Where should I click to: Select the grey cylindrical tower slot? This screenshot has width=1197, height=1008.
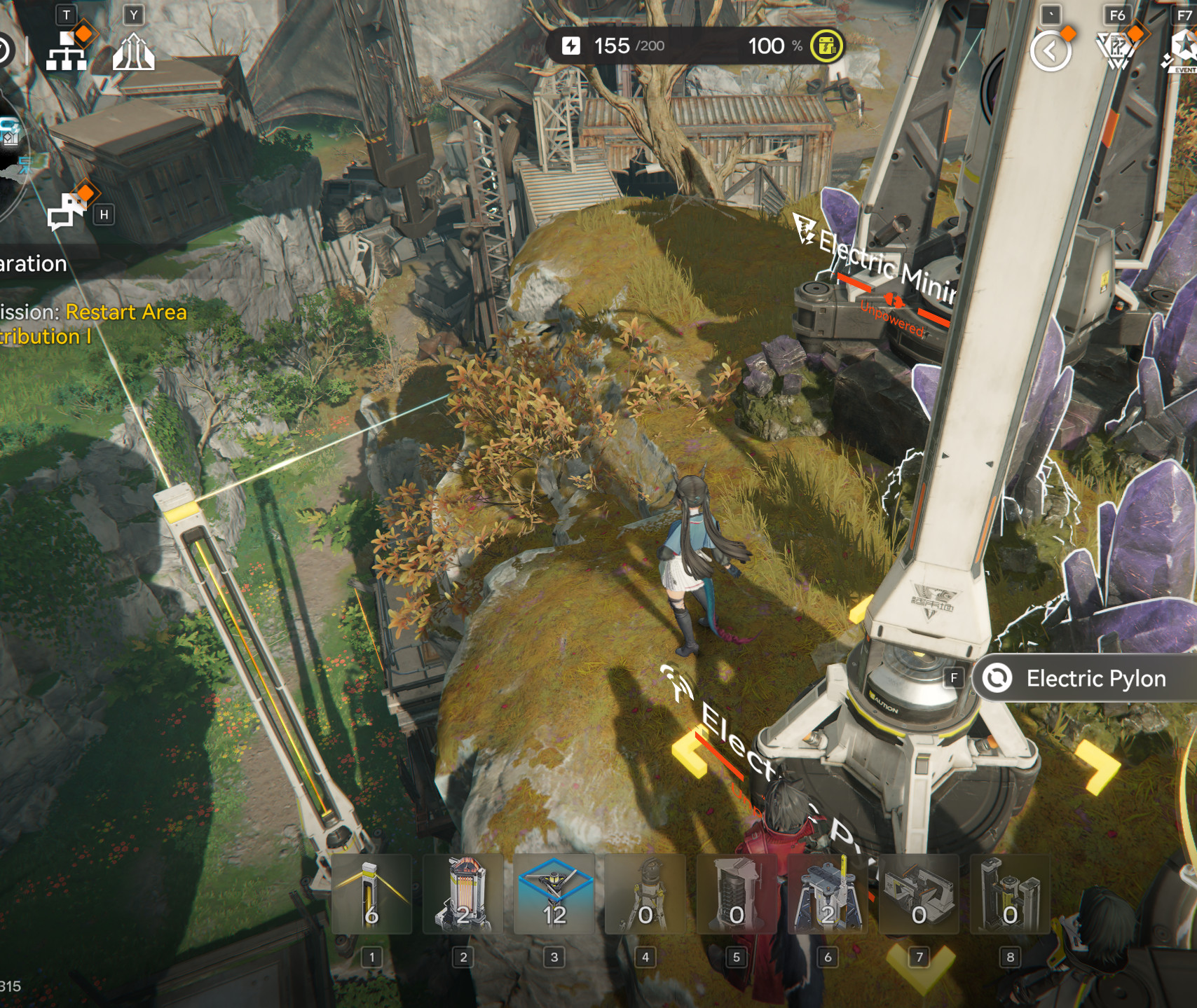click(736, 895)
